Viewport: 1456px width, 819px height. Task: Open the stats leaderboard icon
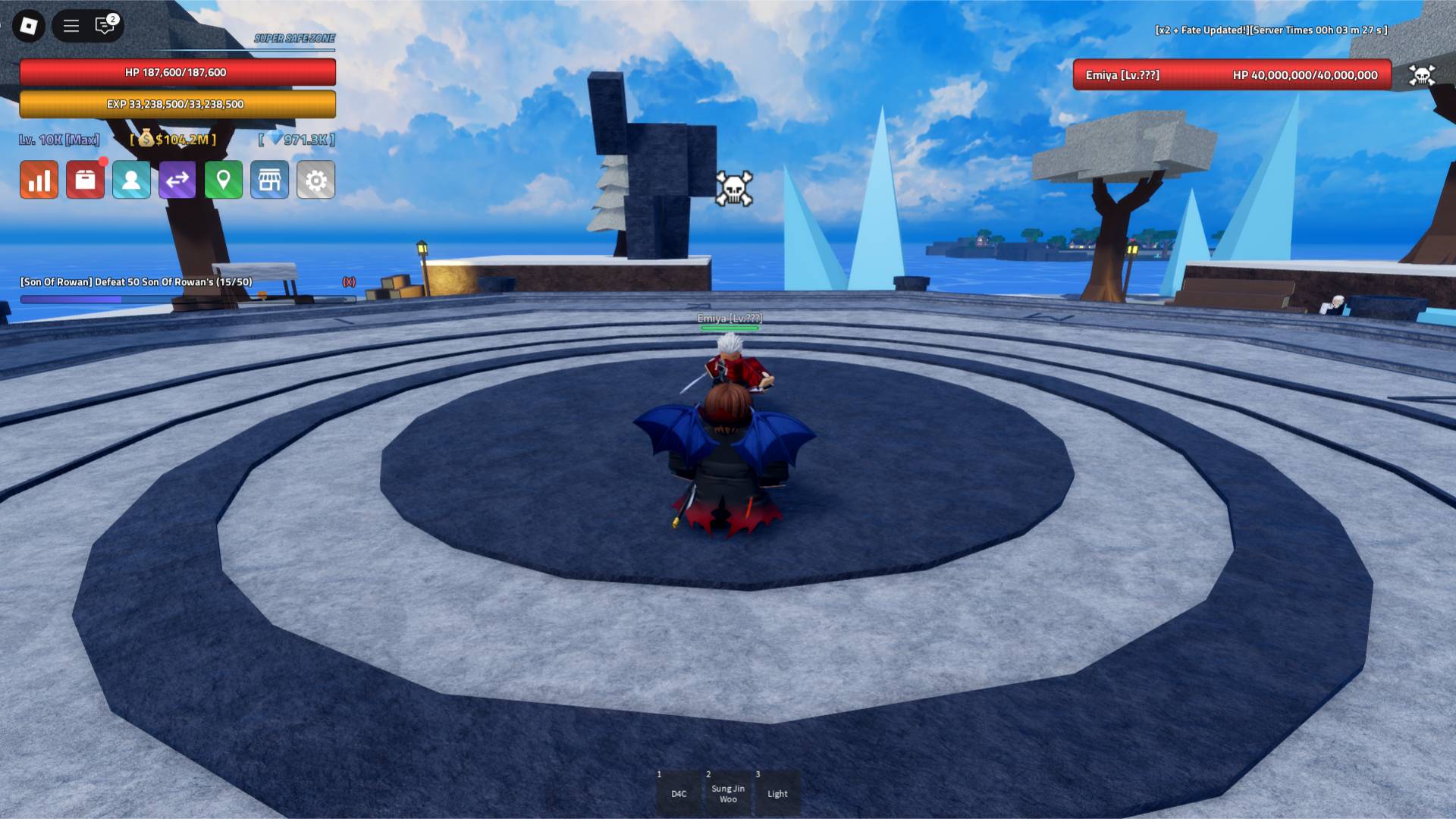coord(39,180)
